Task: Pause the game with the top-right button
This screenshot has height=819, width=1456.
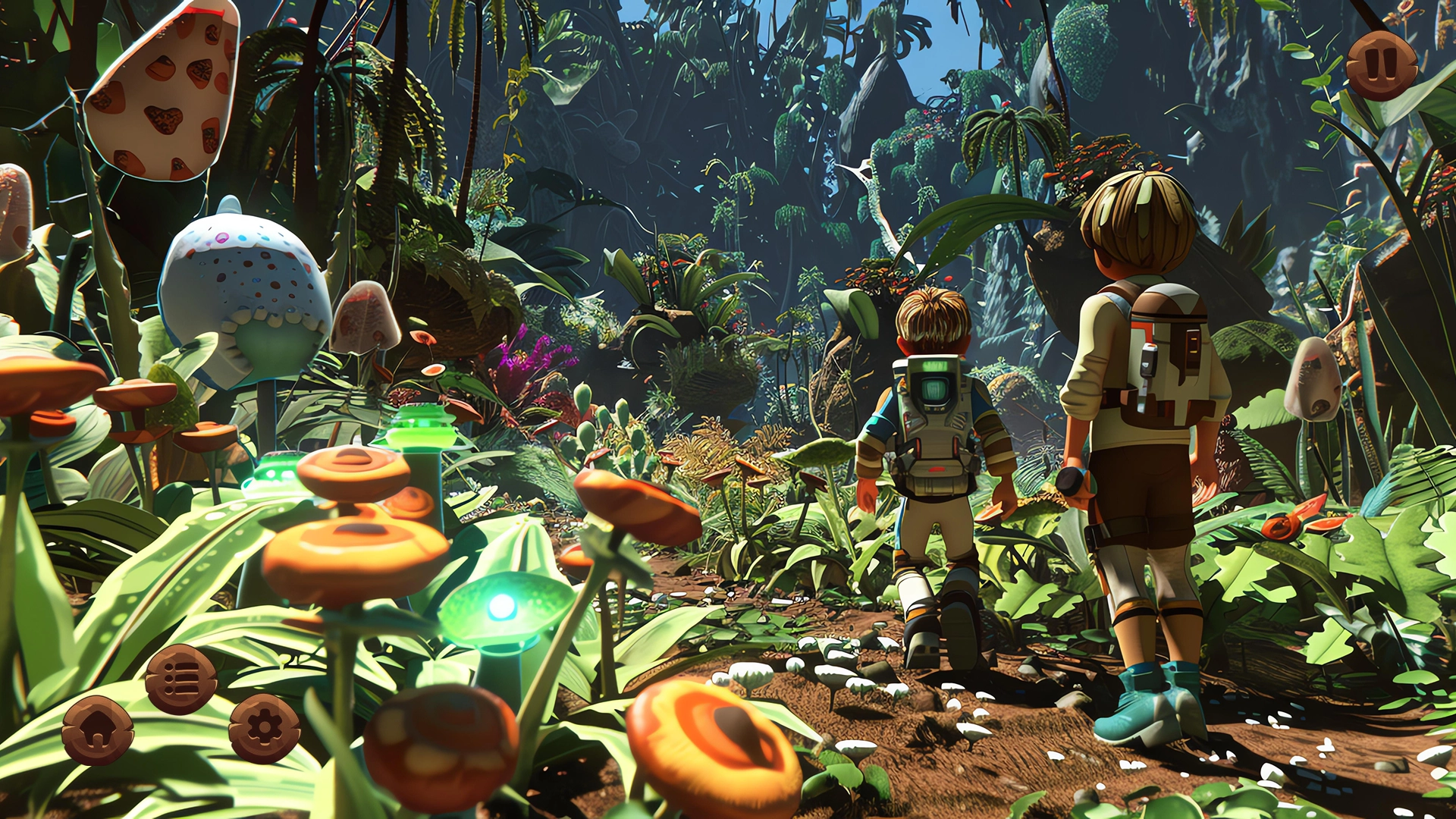Action: pos(1382,65)
